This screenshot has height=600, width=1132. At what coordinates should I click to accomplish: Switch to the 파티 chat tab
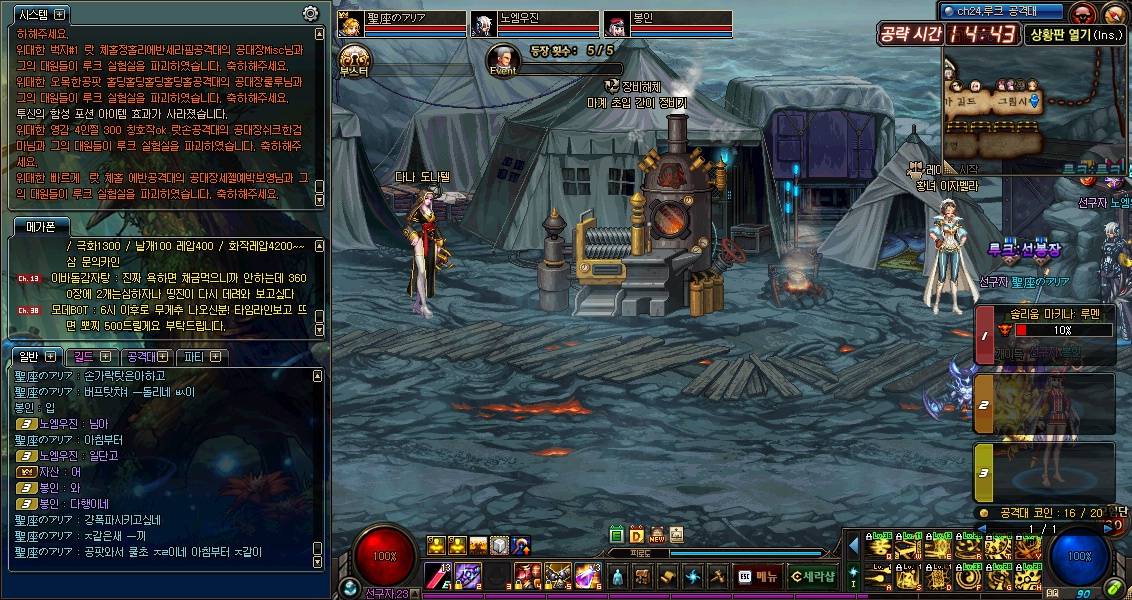[x=203, y=357]
